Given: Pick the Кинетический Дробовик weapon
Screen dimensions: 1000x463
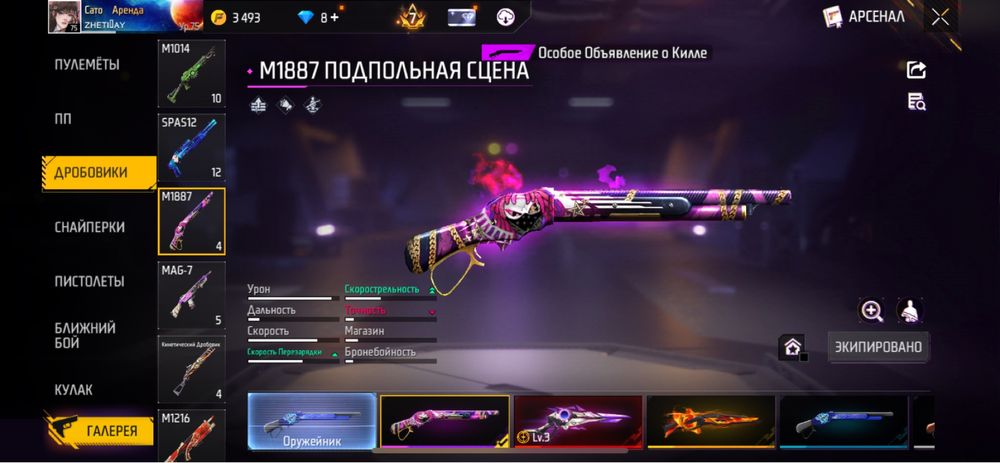Looking at the screenshot, I should pos(191,368).
